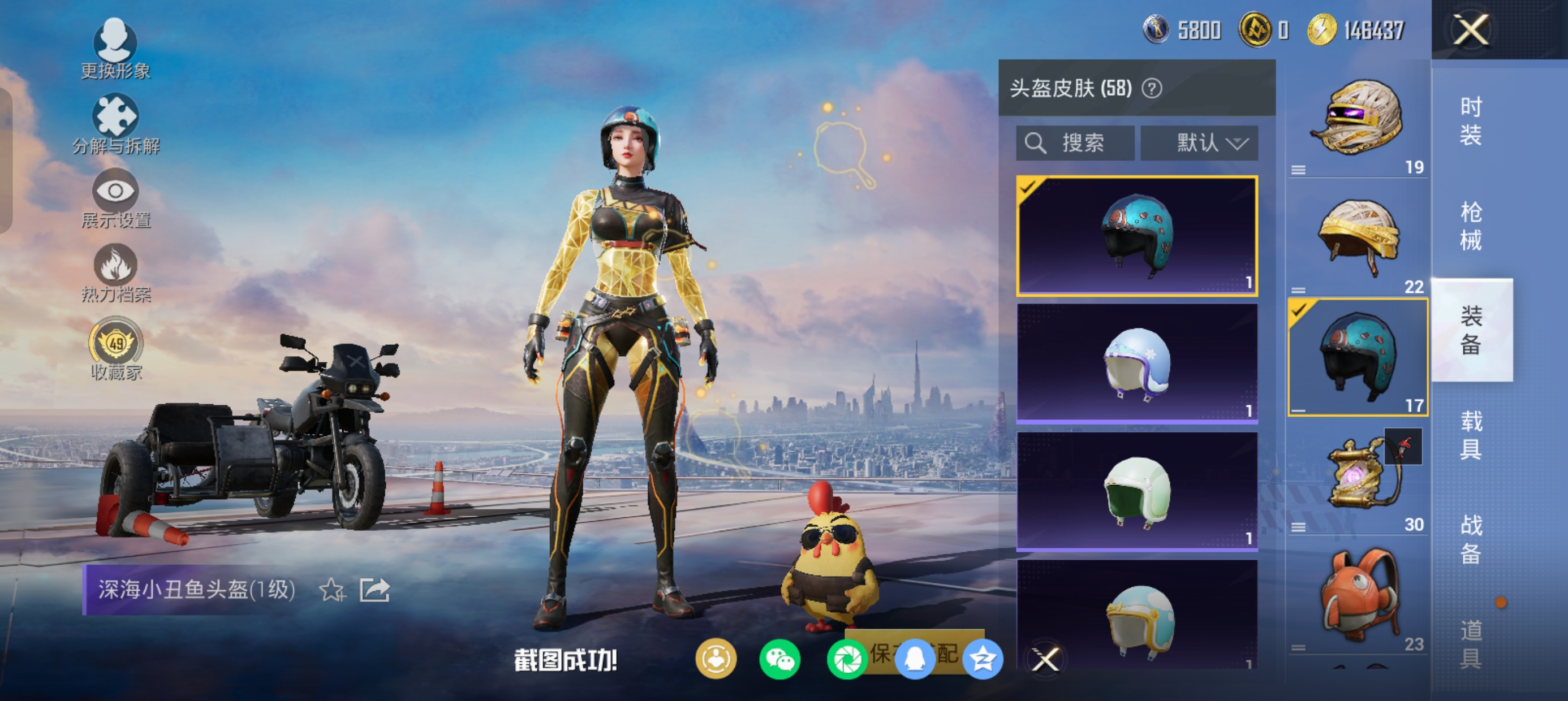Screen dimensions: 1568x701
Task: Share the screenshot via WeChat icon
Action: pos(779,659)
